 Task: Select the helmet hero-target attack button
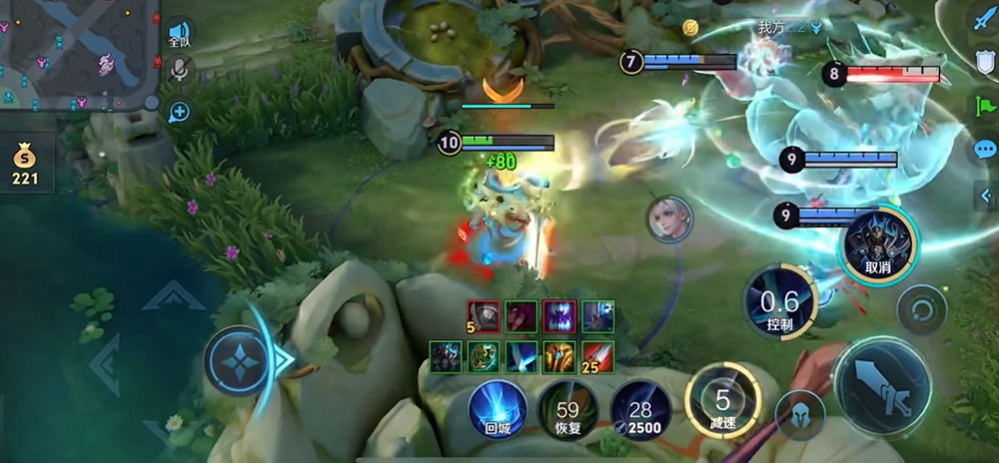point(800,414)
